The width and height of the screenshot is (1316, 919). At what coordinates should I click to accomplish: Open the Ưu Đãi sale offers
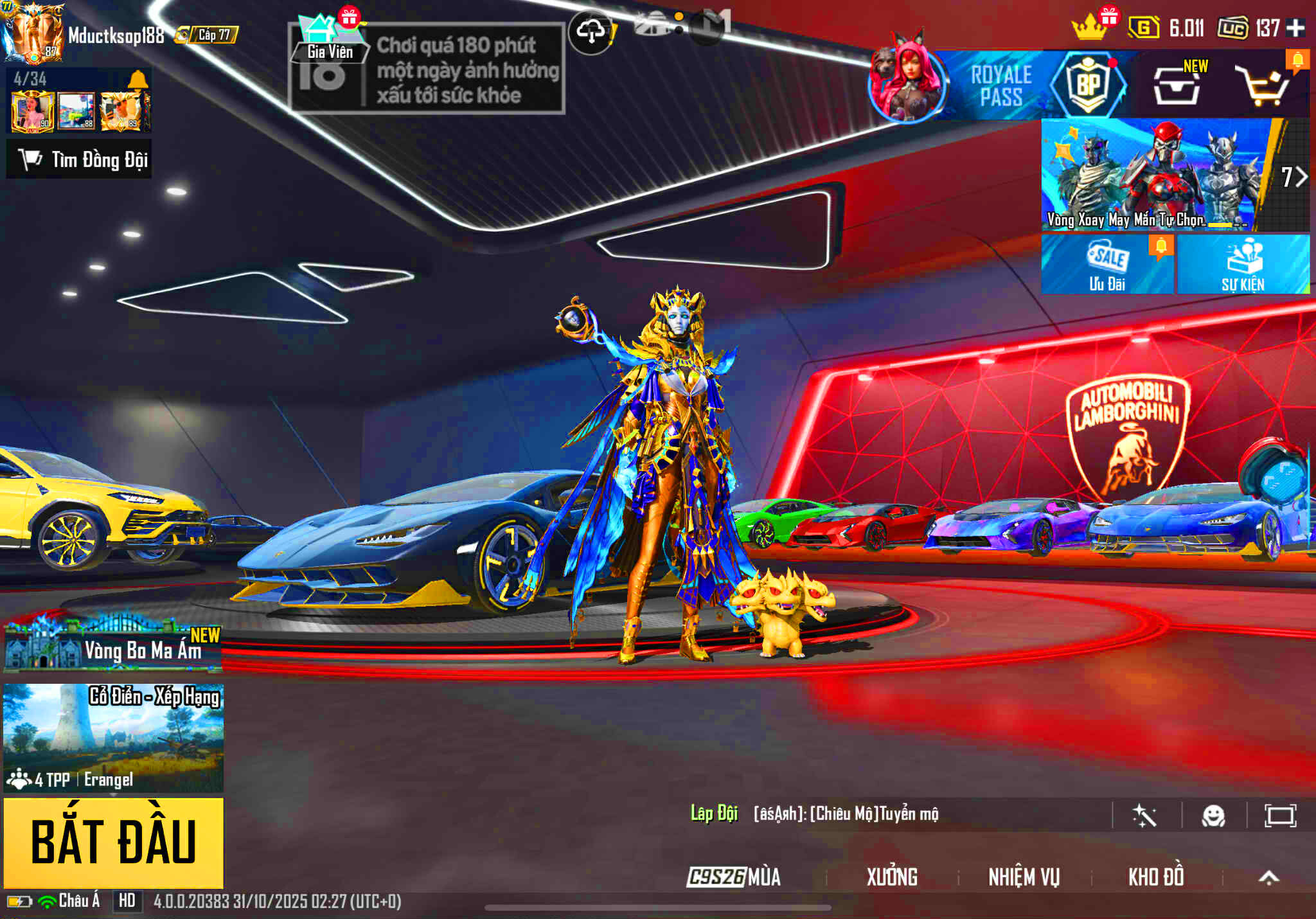1107,265
